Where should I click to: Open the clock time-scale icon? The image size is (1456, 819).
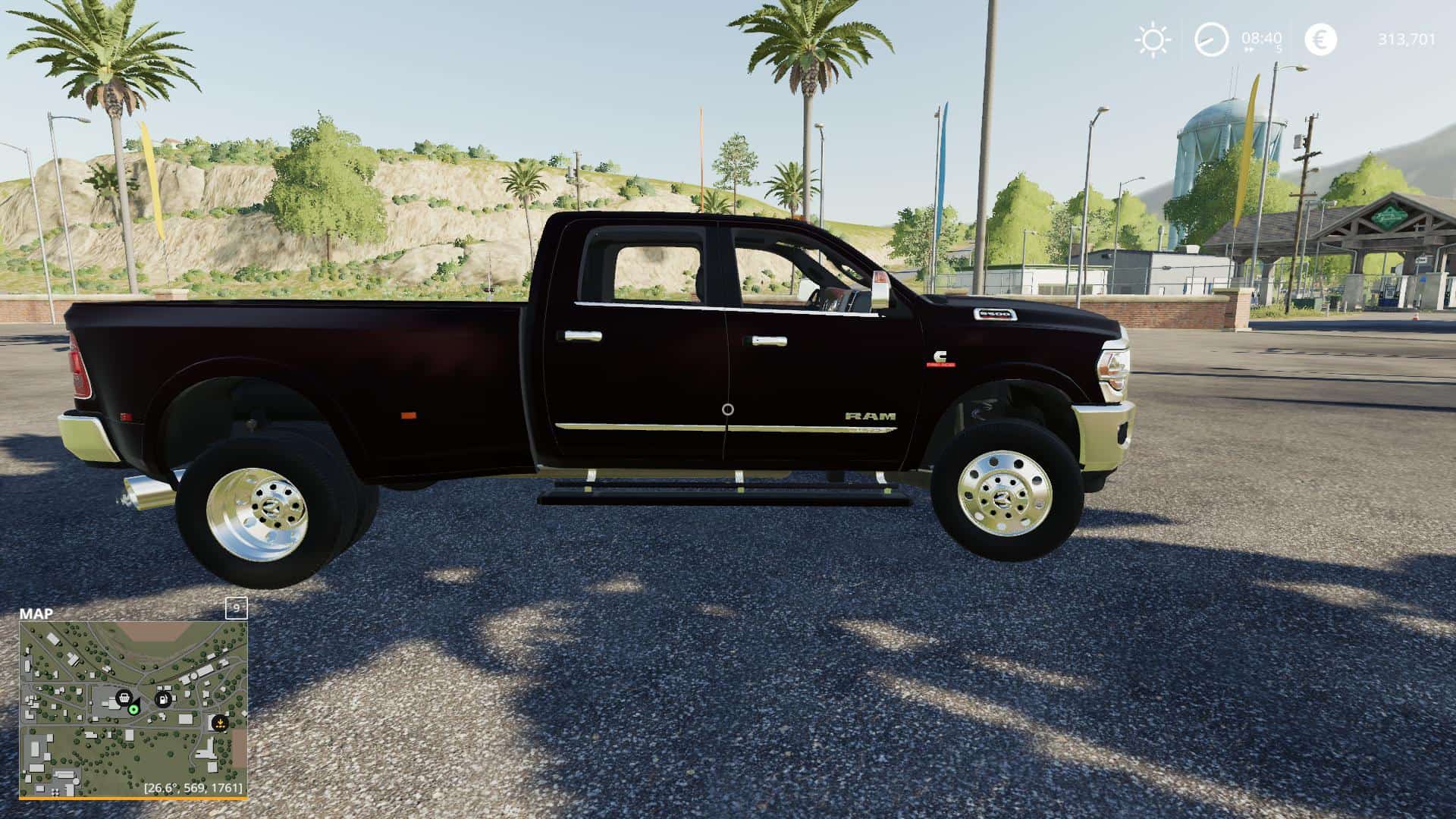1211,39
